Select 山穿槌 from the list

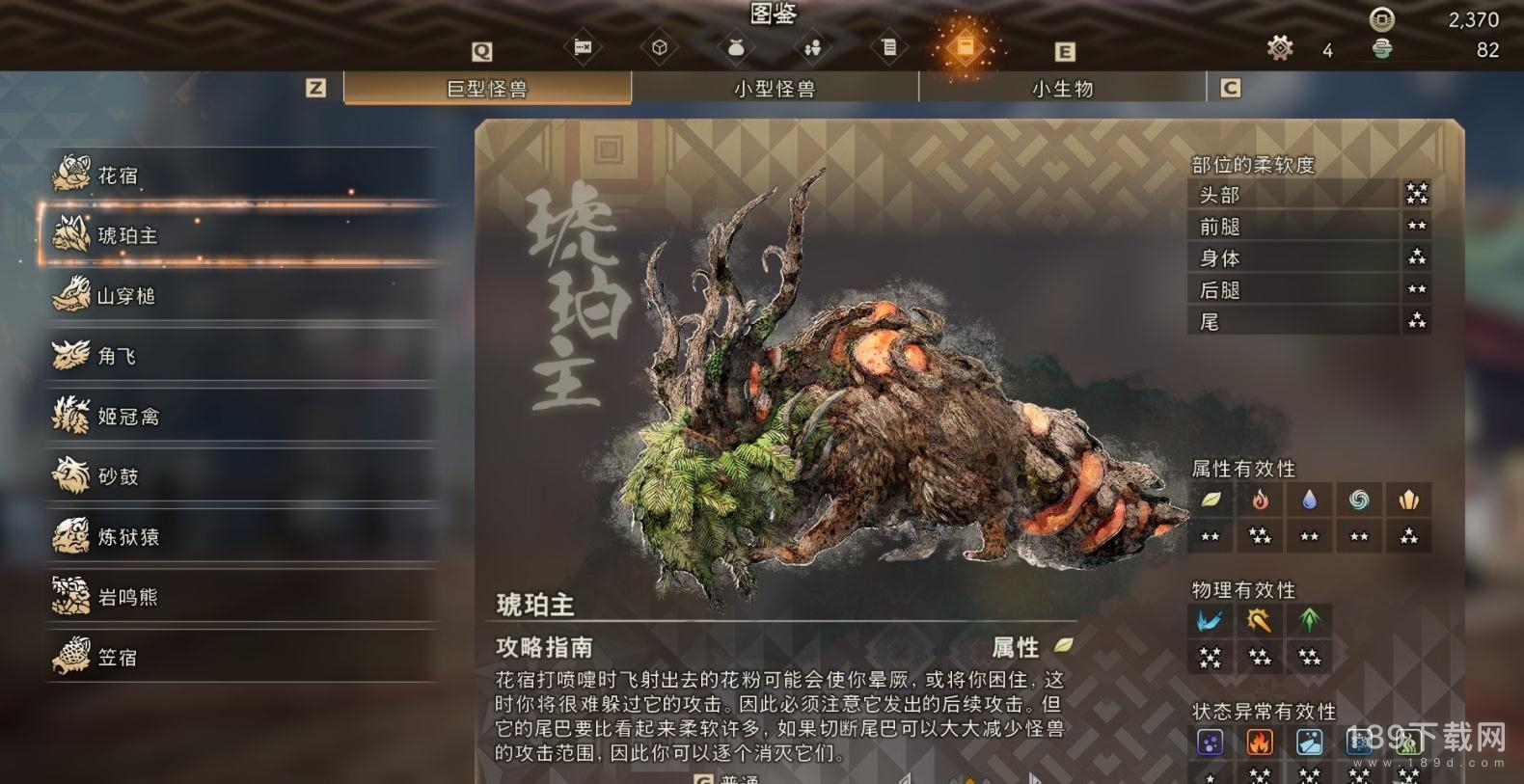(241, 295)
